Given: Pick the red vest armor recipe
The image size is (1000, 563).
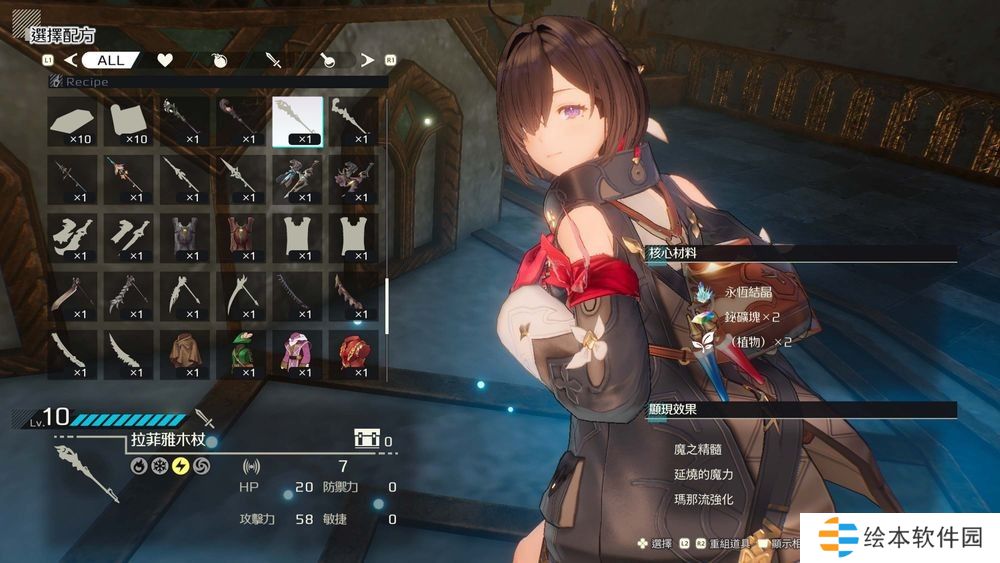Looking at the screenshot, I should coord(241,237).
